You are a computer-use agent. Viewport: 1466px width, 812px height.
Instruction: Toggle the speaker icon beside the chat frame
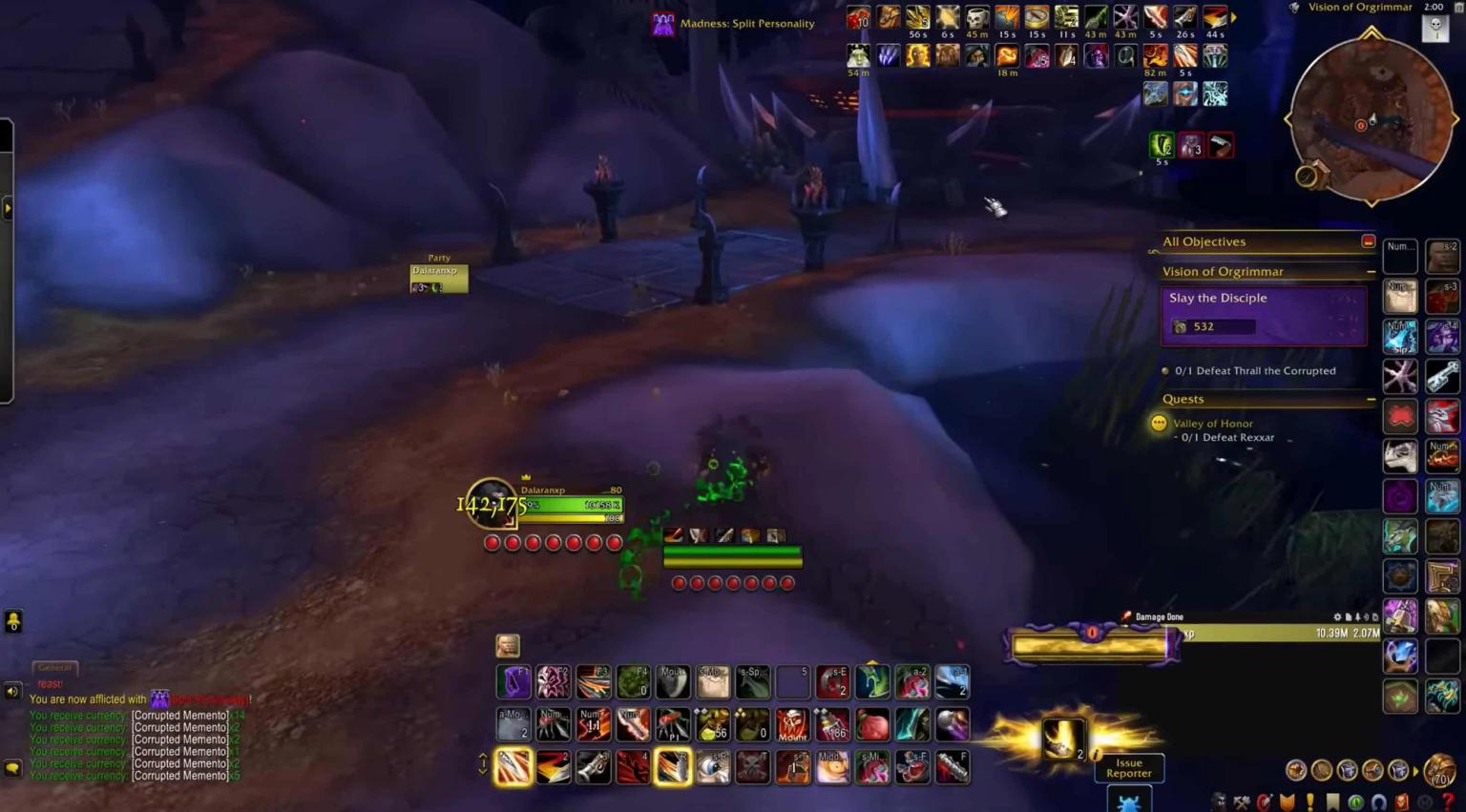[10, 690]
